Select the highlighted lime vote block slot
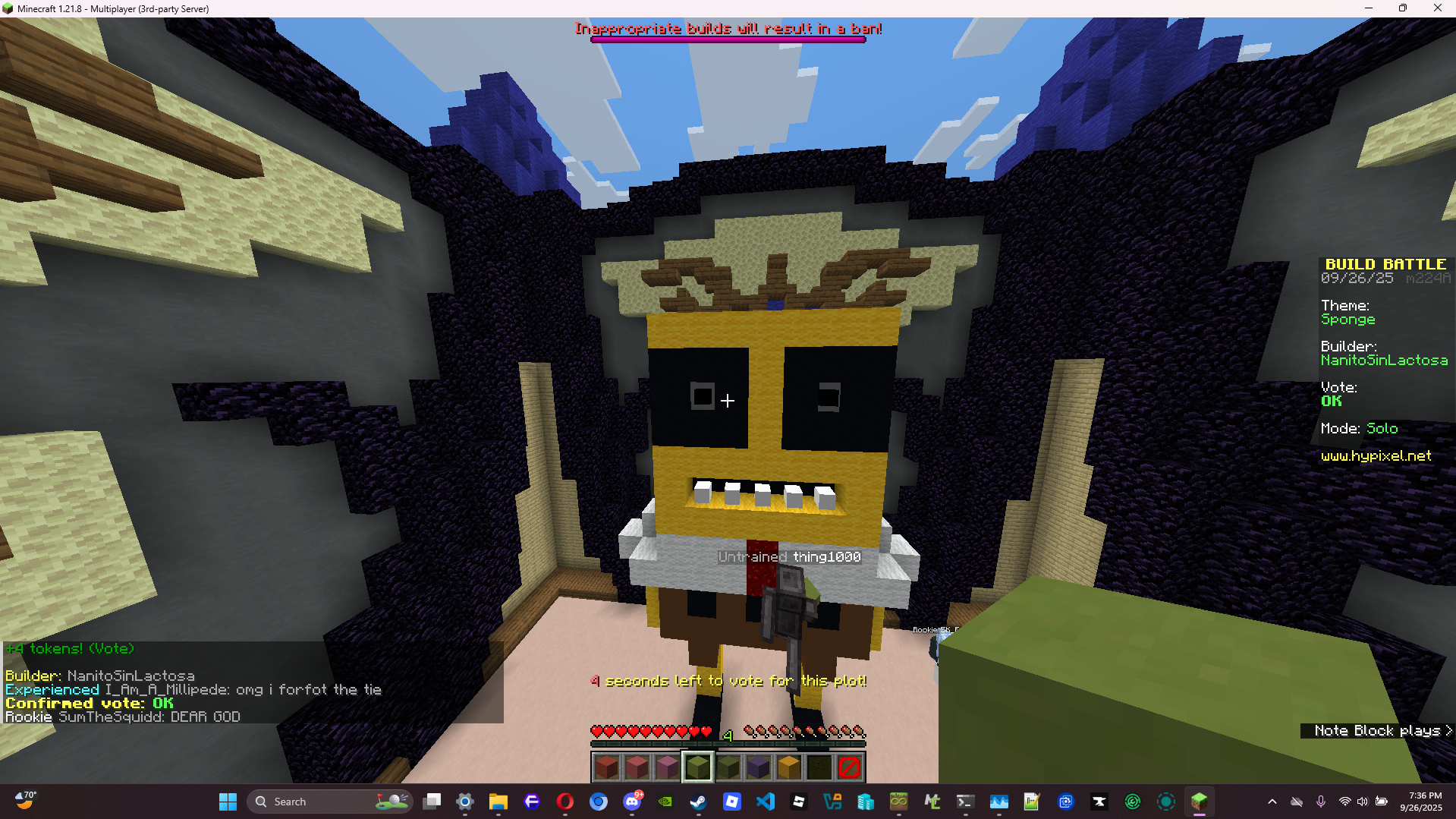Screen dimensions: 1456x819 pos(697,767)
